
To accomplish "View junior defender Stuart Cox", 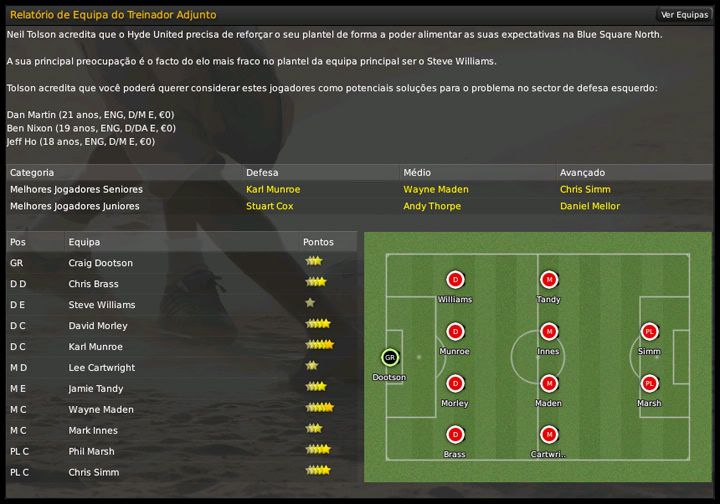I will click(270, 206).
